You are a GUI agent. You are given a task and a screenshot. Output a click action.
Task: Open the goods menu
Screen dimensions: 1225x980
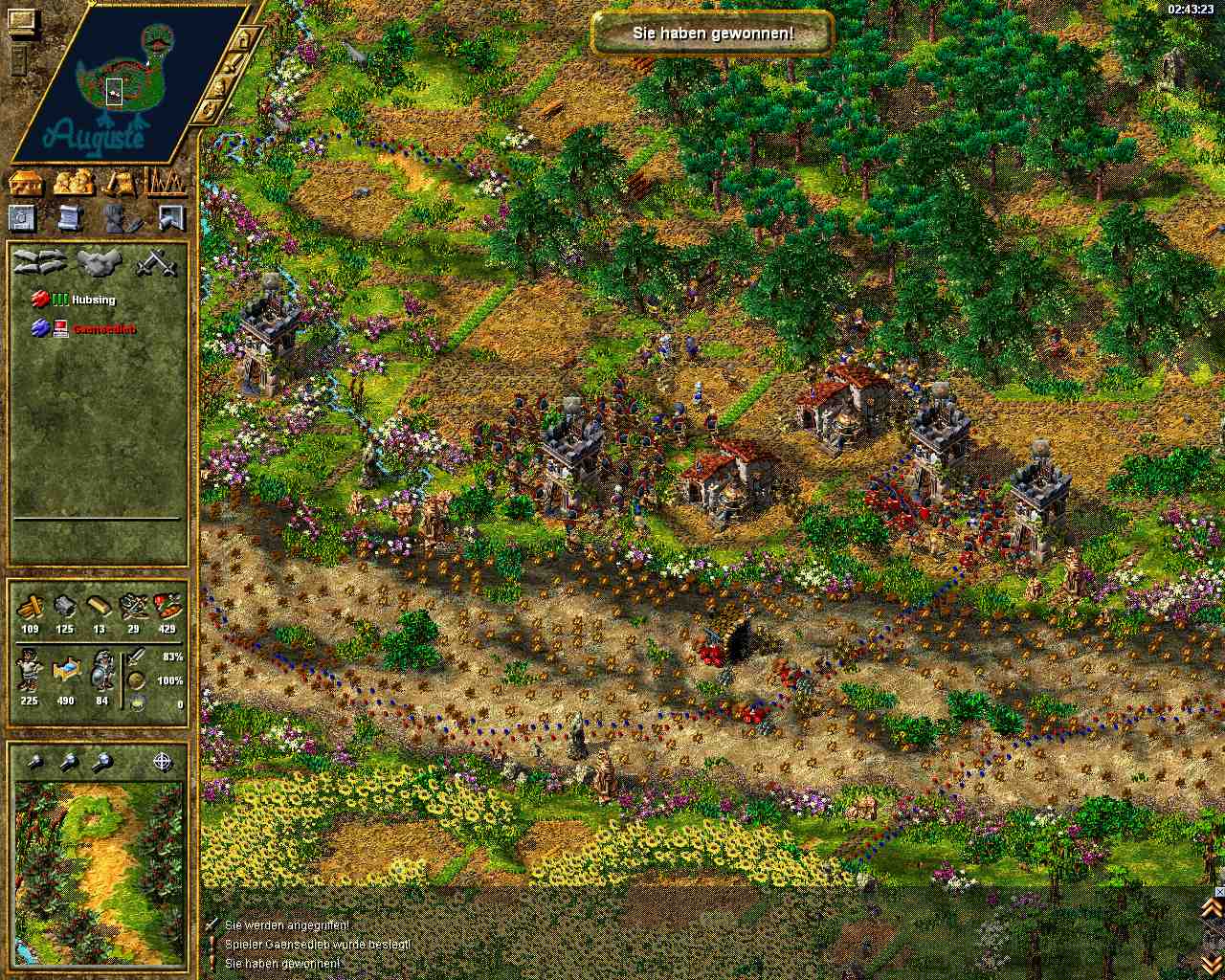pyautogui.click(x=120, y=182)
